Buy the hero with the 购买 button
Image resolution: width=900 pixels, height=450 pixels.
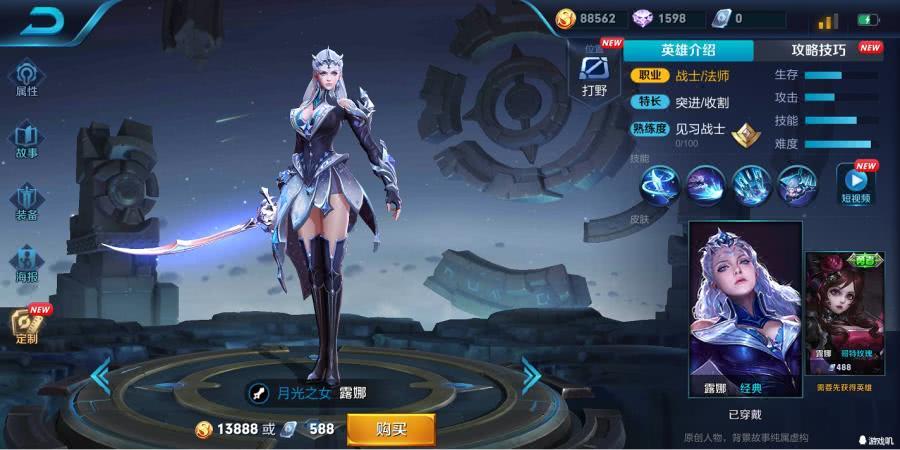[x=390, y=429]
